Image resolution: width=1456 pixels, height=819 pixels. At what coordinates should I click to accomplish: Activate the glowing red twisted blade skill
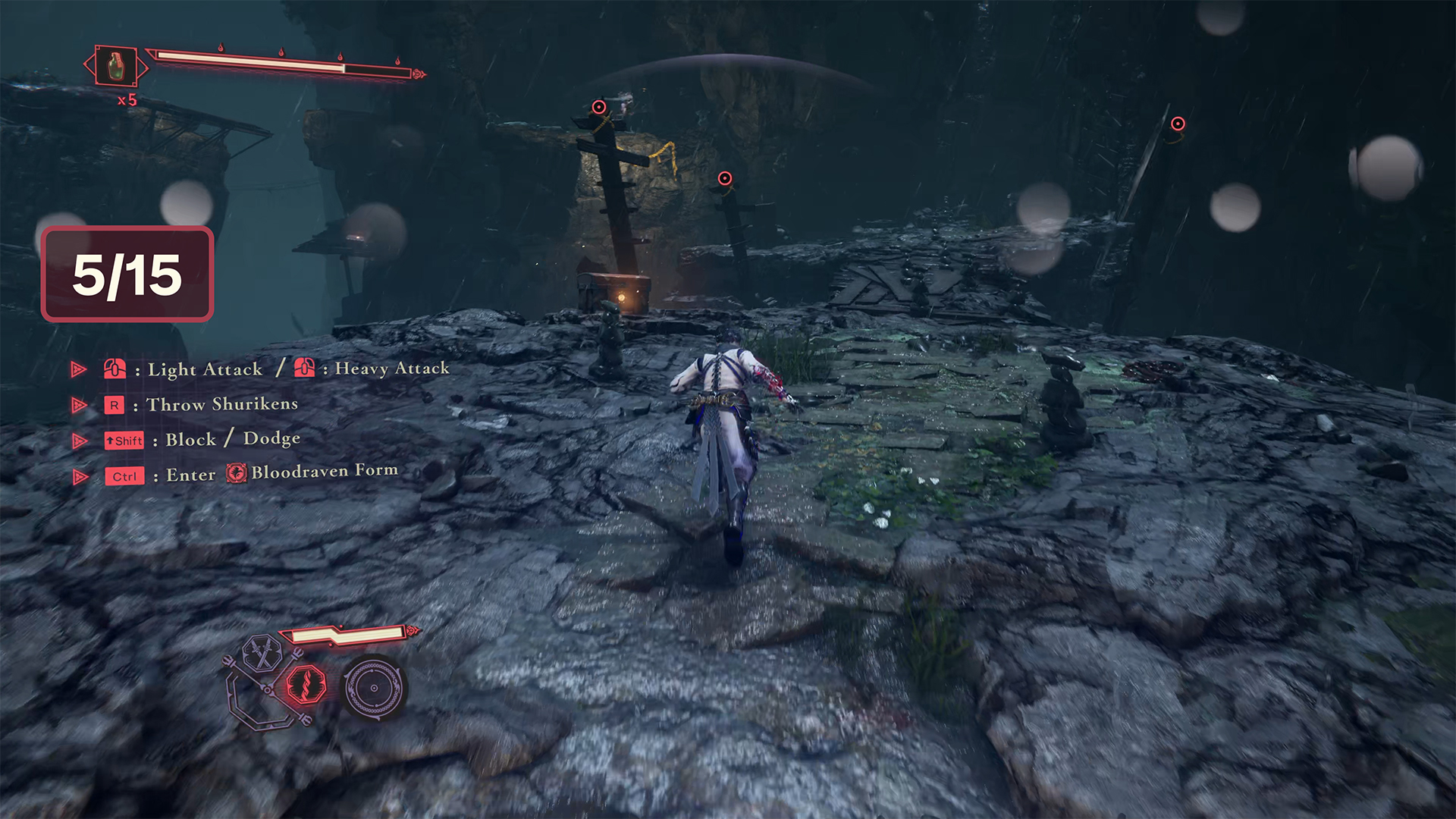pyautogui.click(x=306, y=684)
